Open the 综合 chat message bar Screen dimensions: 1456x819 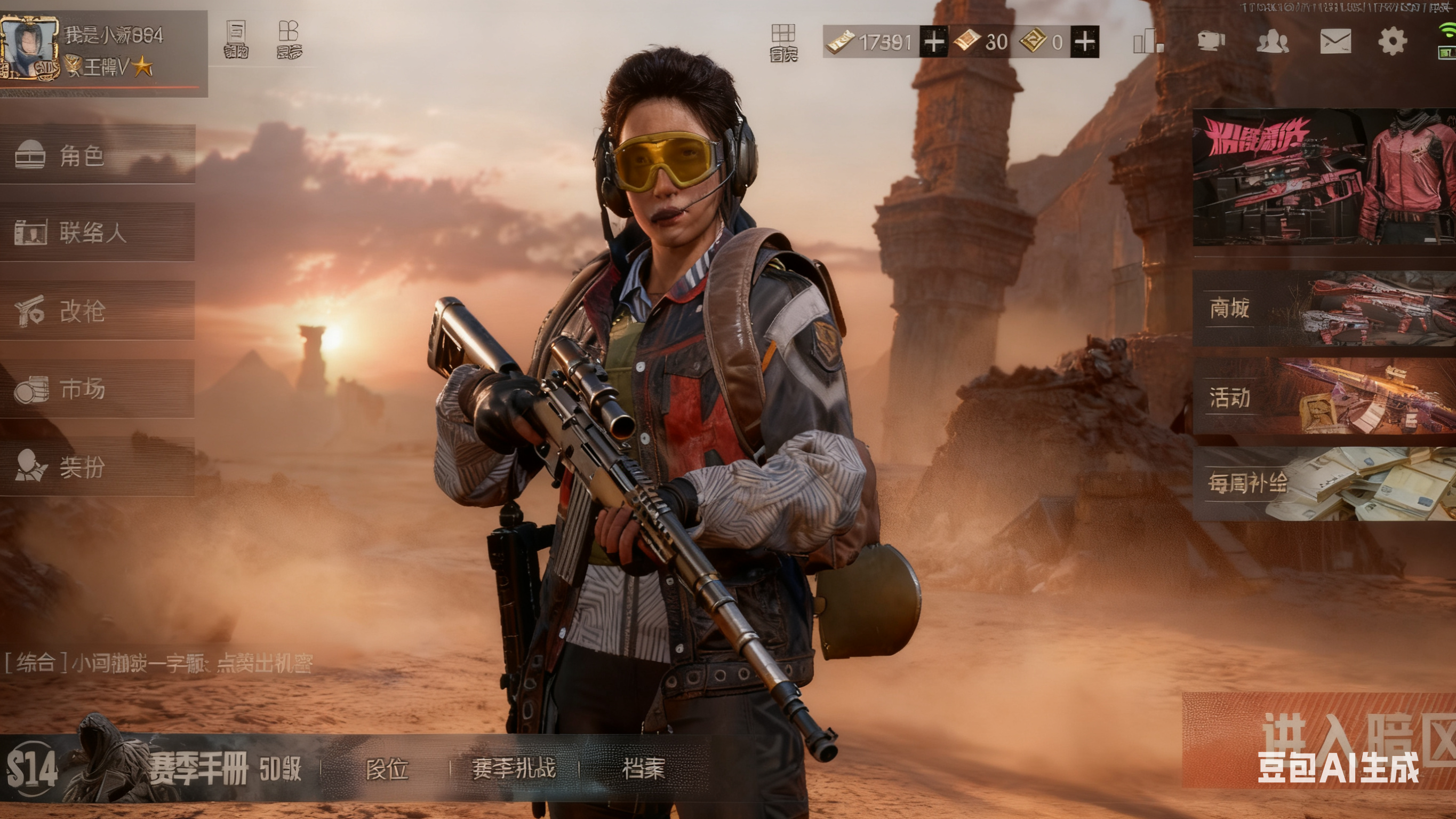[x=158, y=663]
